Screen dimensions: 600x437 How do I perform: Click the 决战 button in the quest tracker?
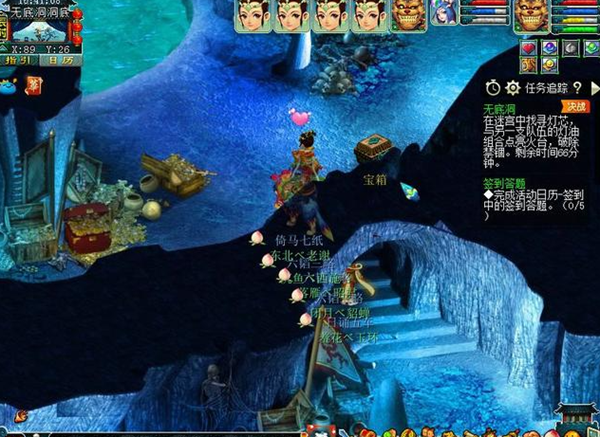pos(574,106)
